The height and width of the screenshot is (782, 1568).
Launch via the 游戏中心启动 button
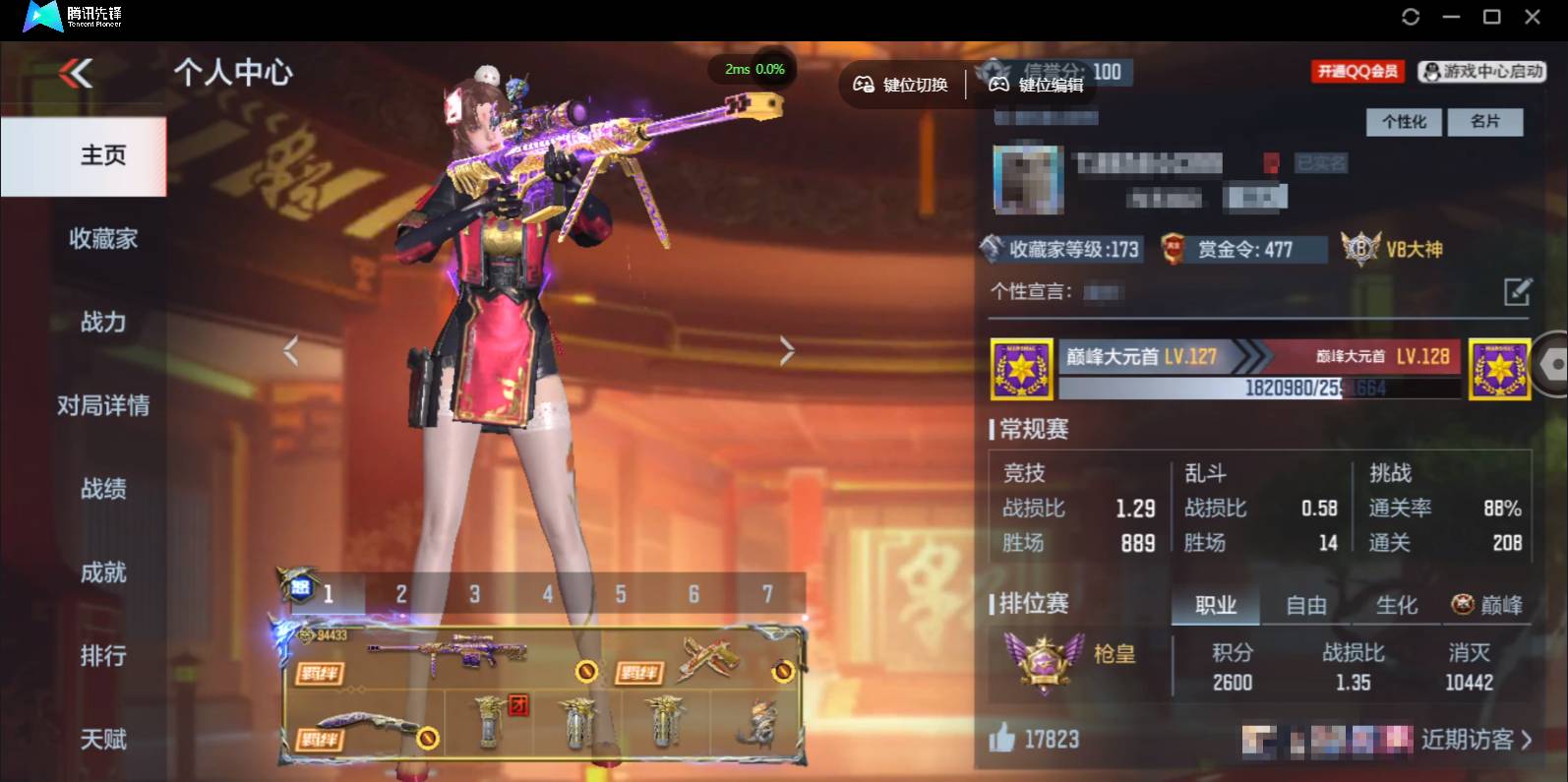[1481, 71]
